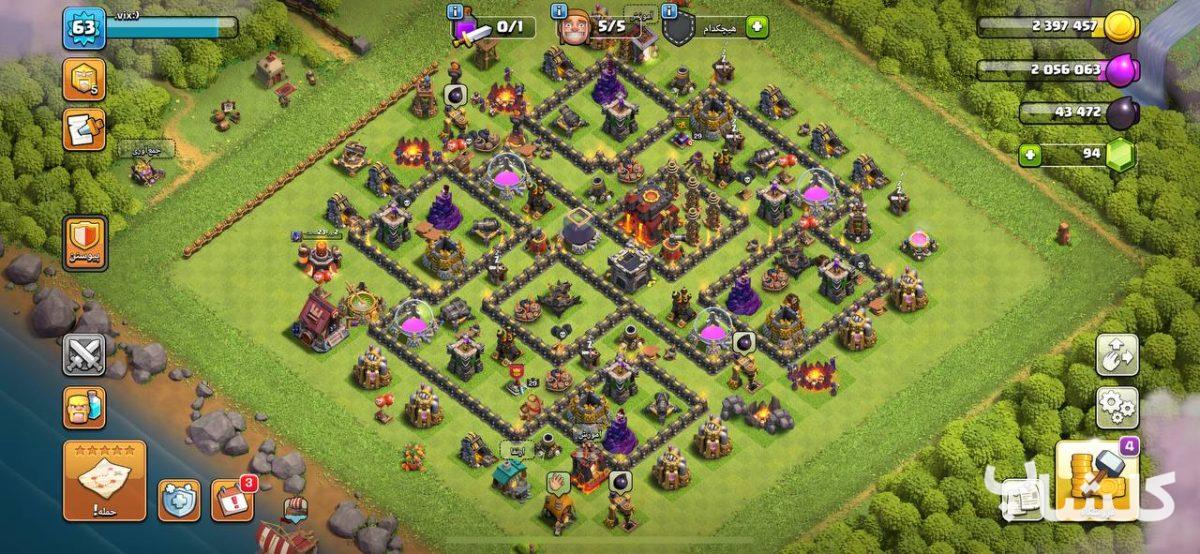
Task: Open the events calendar with 3 notifications
Action: [x=233, y=499]
